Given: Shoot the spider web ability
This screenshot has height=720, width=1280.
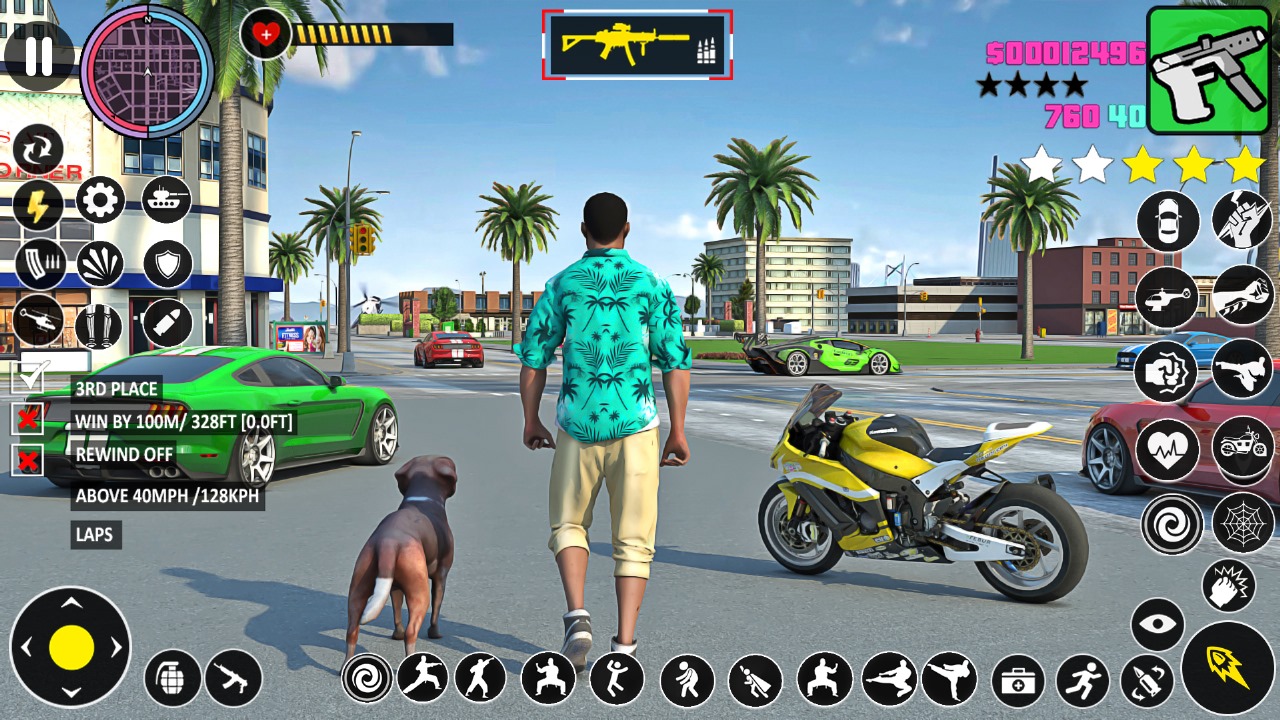Looking at the screenshot, I should [x=1242, y=523].
